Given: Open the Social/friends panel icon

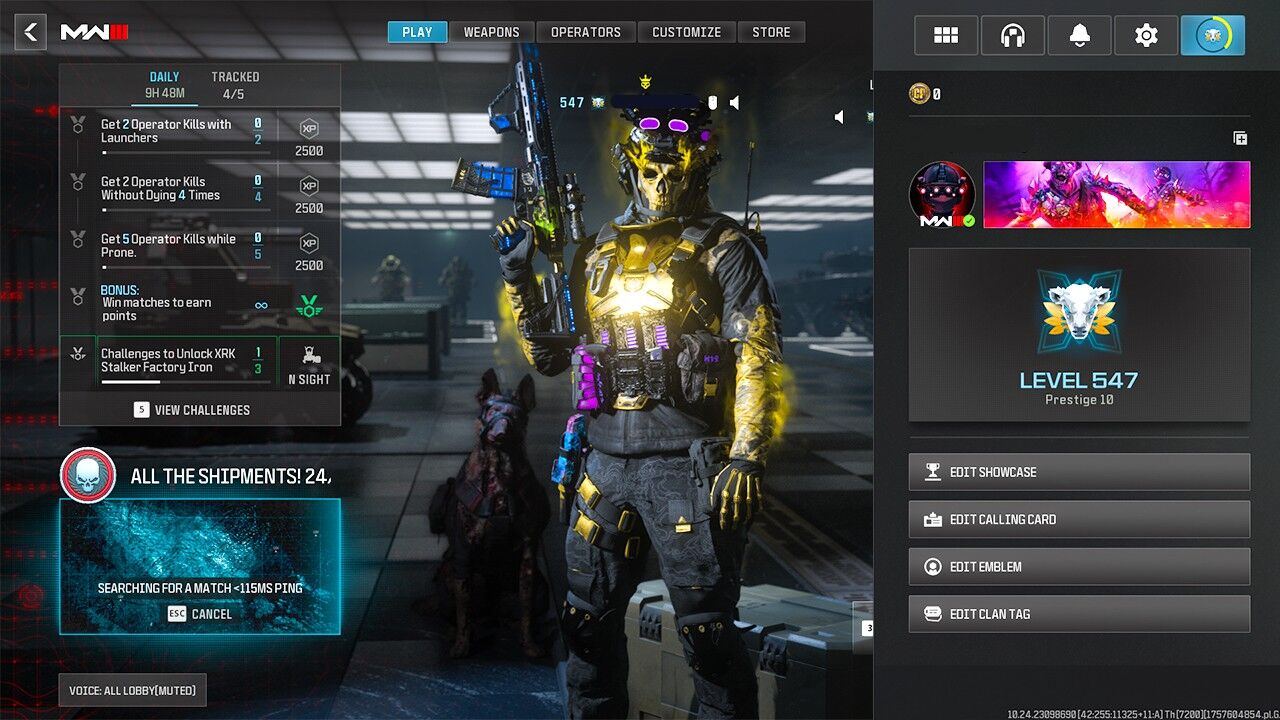Looking at the screenshot, I should pos(945,34).
